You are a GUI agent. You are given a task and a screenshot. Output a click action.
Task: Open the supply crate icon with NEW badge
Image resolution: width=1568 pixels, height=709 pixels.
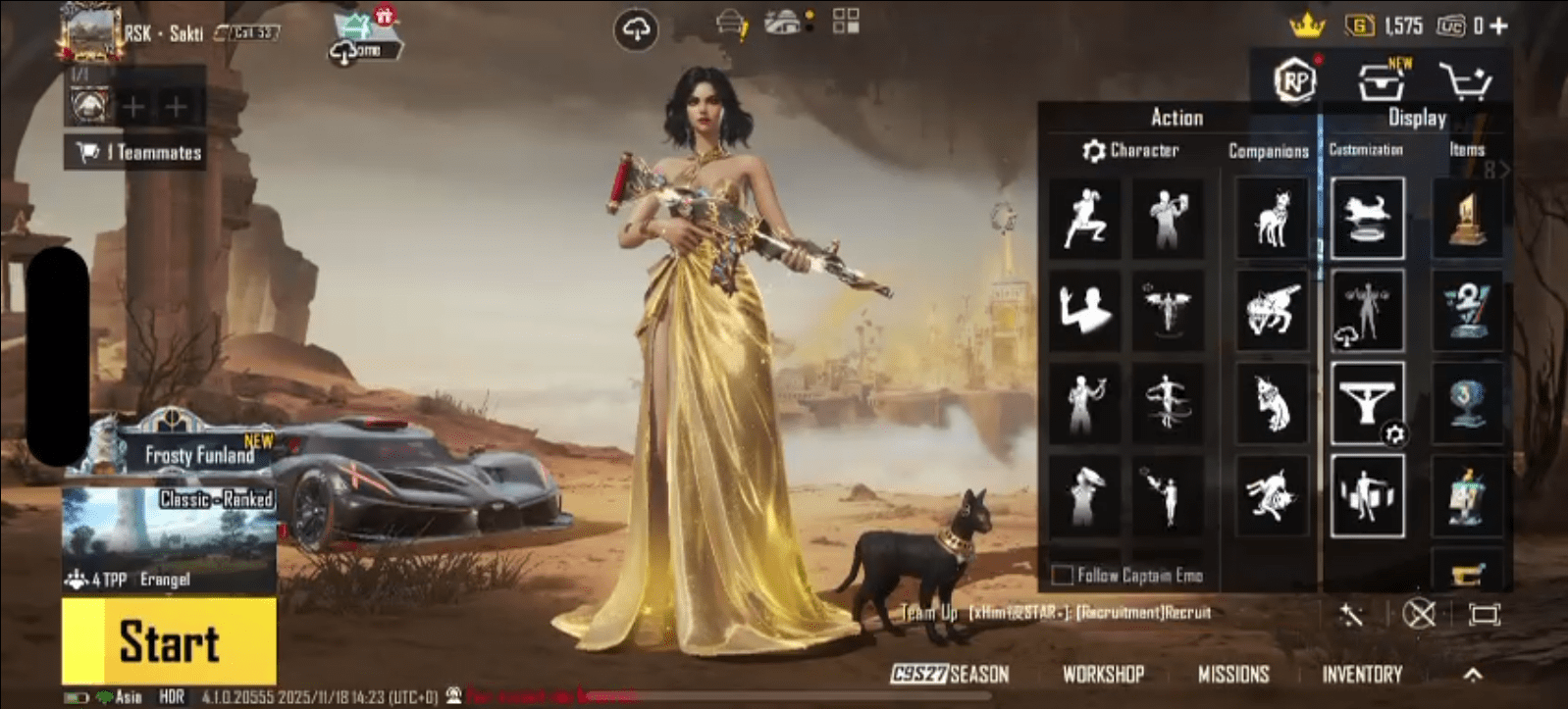click(1383, 83)
